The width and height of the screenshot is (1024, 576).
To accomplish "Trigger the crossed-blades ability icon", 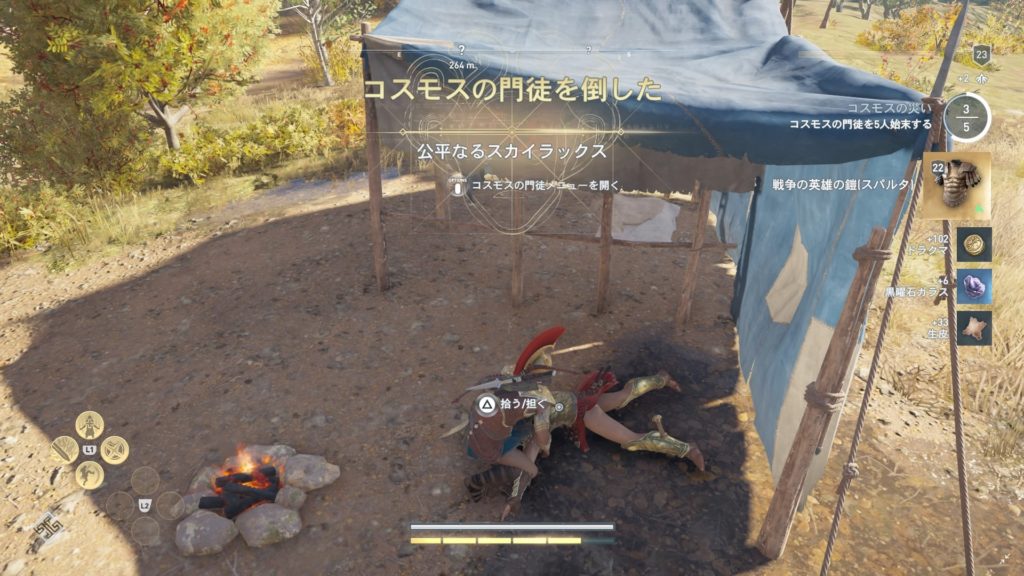I will [x=114, y=450].
